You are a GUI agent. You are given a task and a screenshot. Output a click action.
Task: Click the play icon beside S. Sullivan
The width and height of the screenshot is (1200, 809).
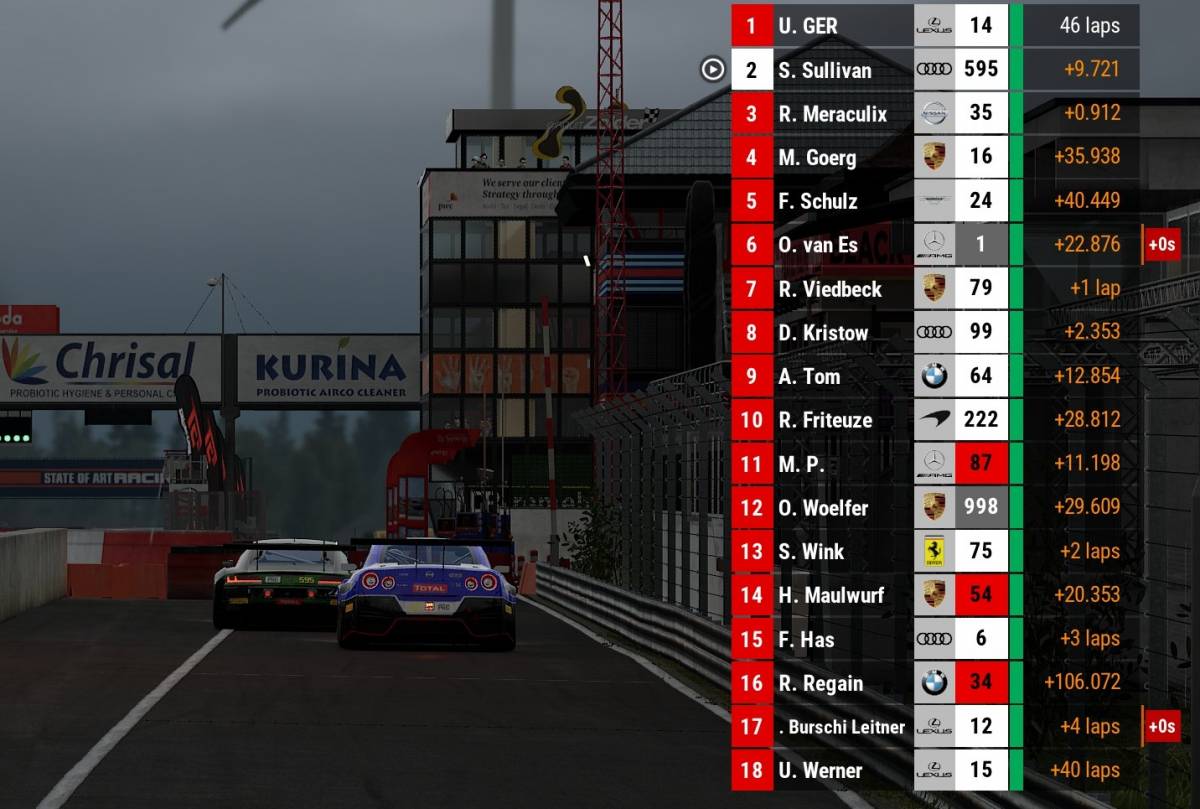[712, 69]
